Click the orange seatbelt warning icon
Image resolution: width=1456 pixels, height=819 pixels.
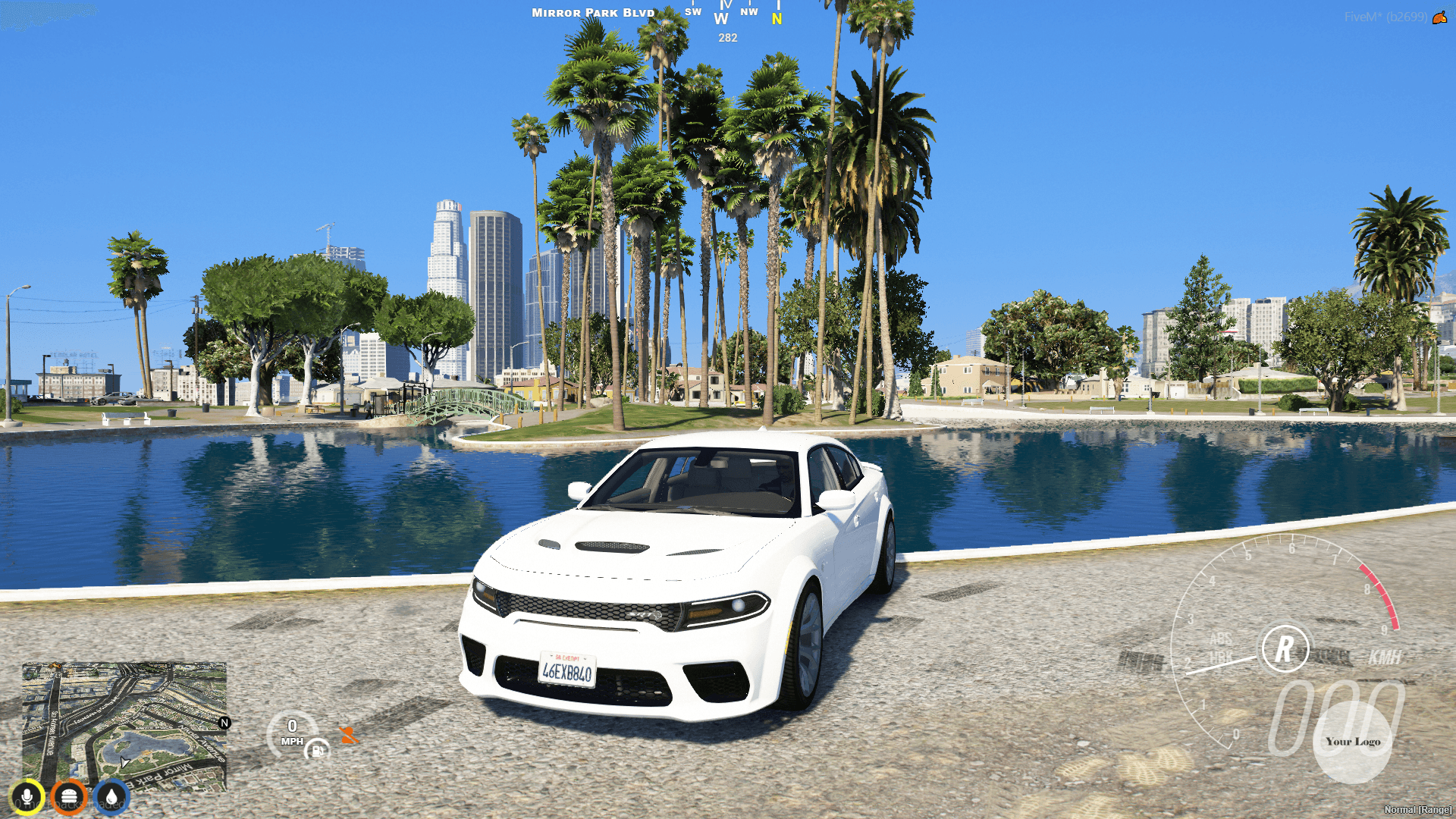click(x=350, y=734)
